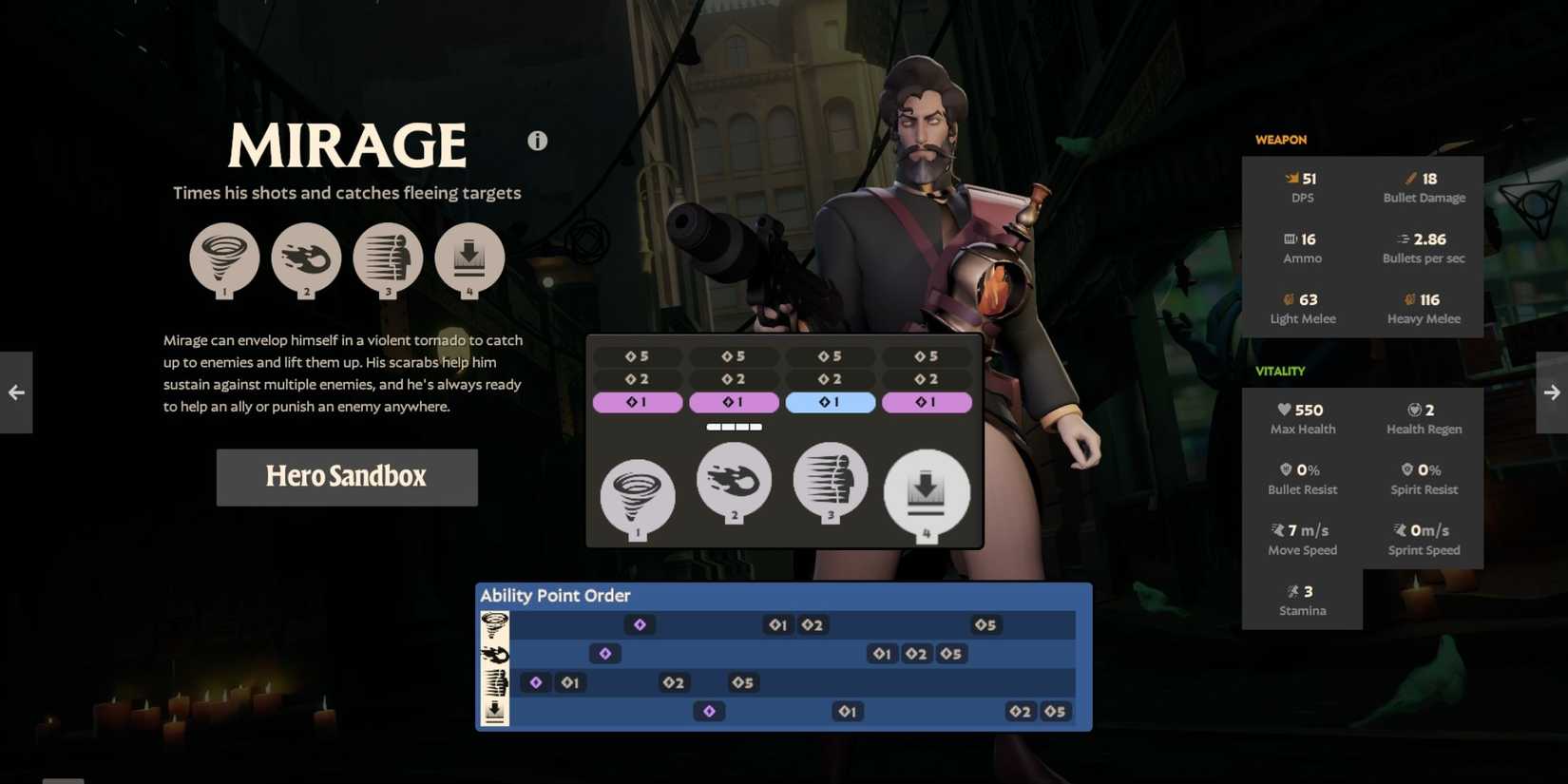Click the ultimate's down-arrow icon in Ability Point Order
Viewport: 1568px width, 784px height.
(495, 710)
